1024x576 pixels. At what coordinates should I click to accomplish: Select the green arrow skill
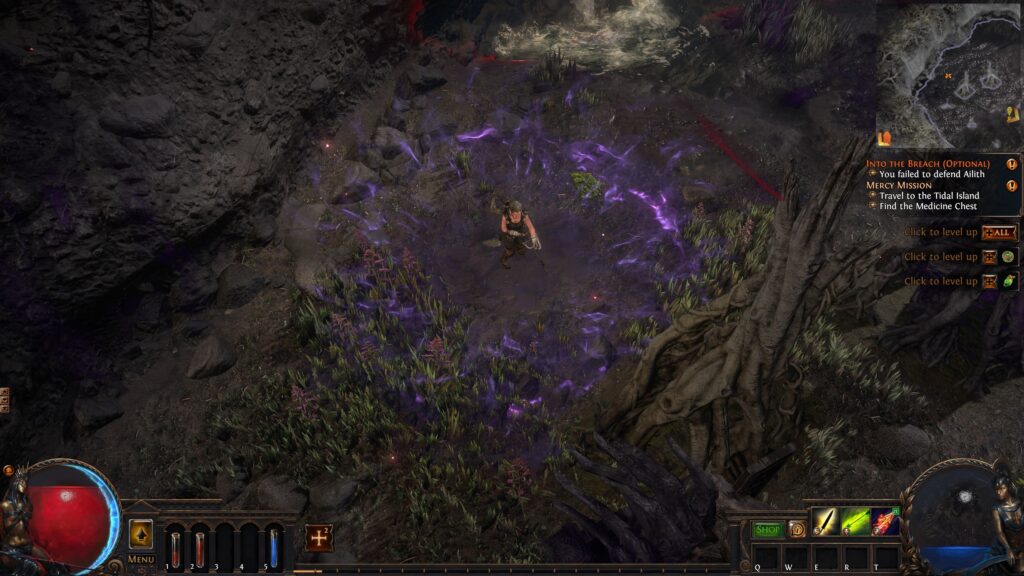pyautogui.click(x=855, y=522)
